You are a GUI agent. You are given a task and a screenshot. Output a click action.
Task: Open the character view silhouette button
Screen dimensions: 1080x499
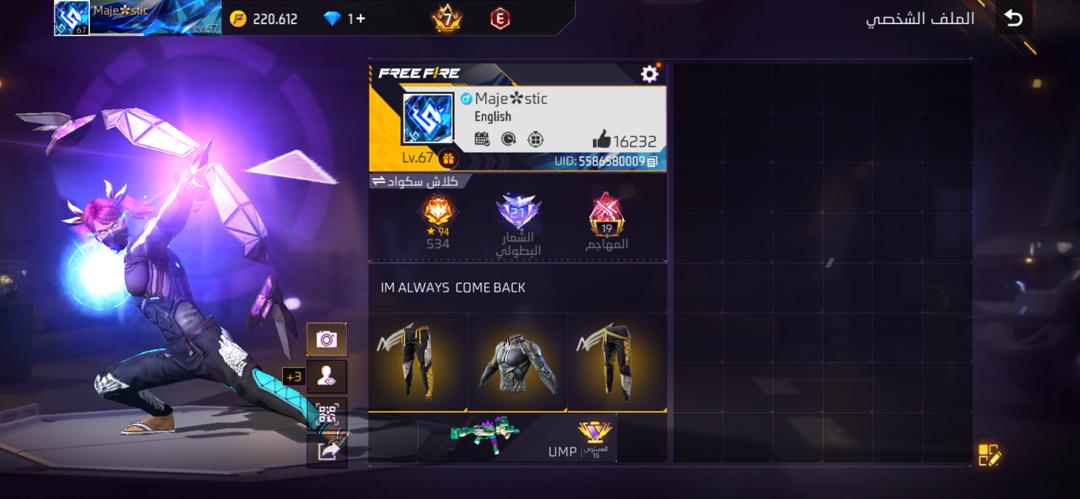tap(327, 376)
